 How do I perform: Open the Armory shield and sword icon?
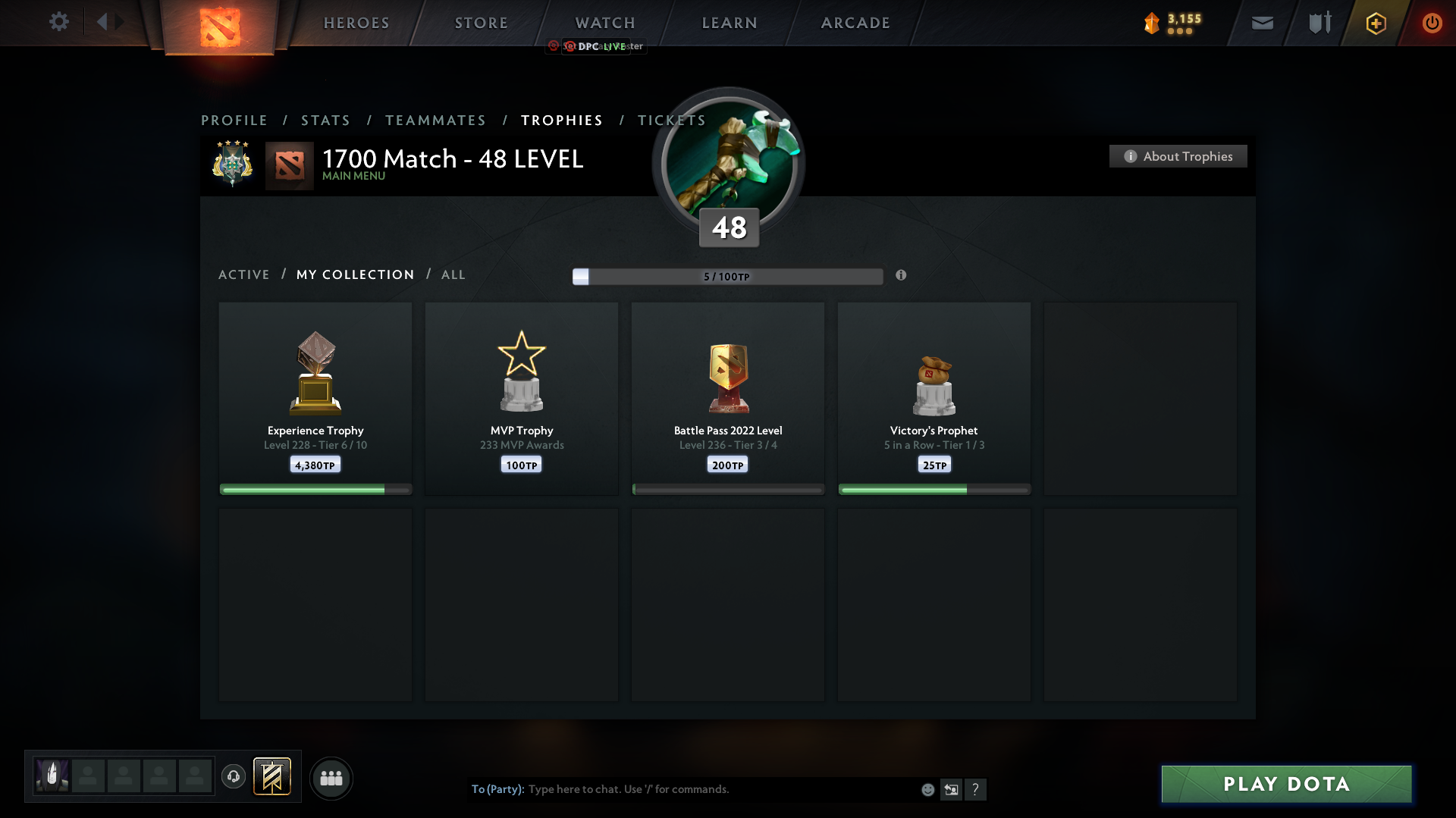tap(1319, 23)
